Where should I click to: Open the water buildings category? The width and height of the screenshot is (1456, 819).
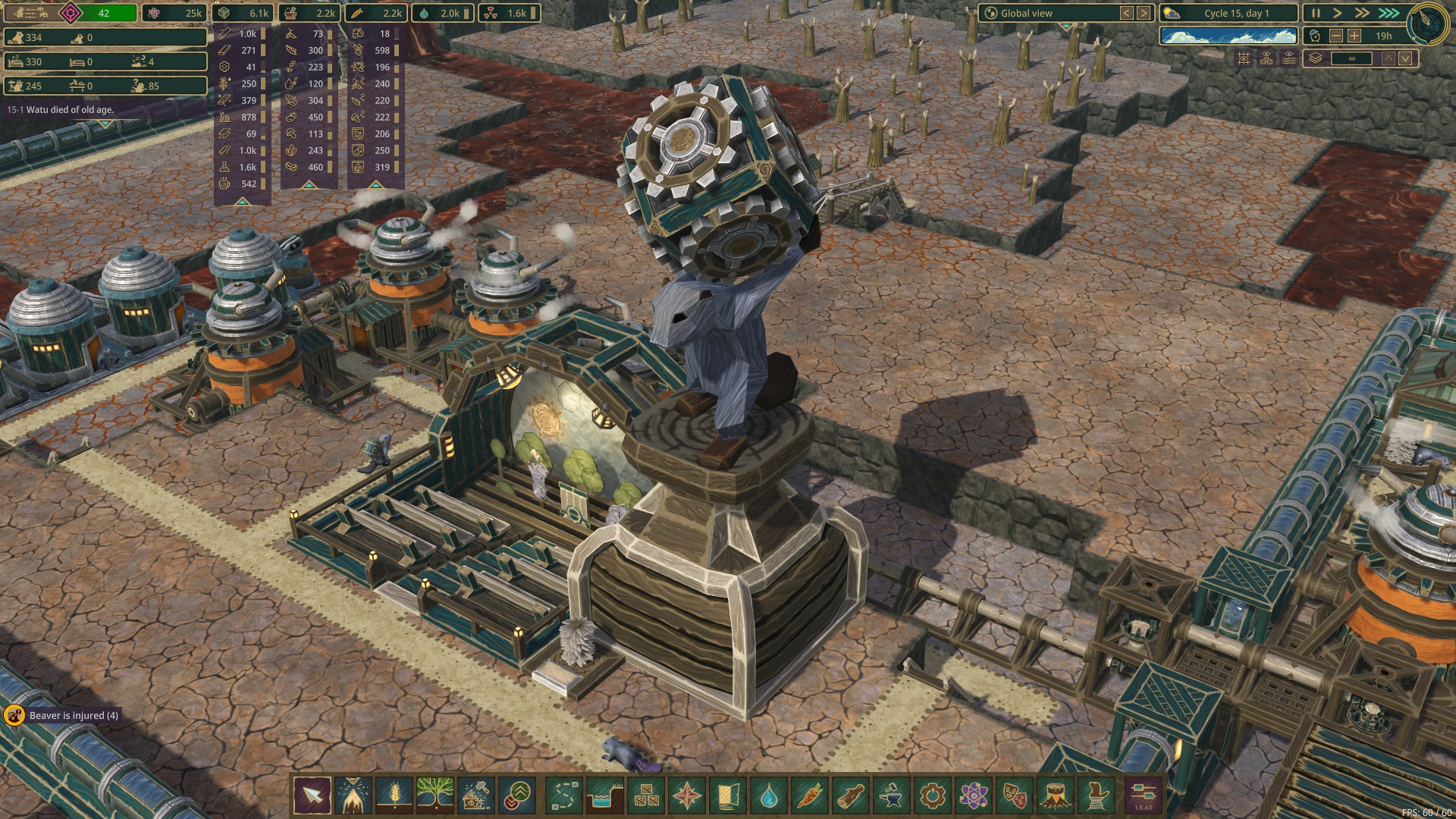[x=768, y=795]
